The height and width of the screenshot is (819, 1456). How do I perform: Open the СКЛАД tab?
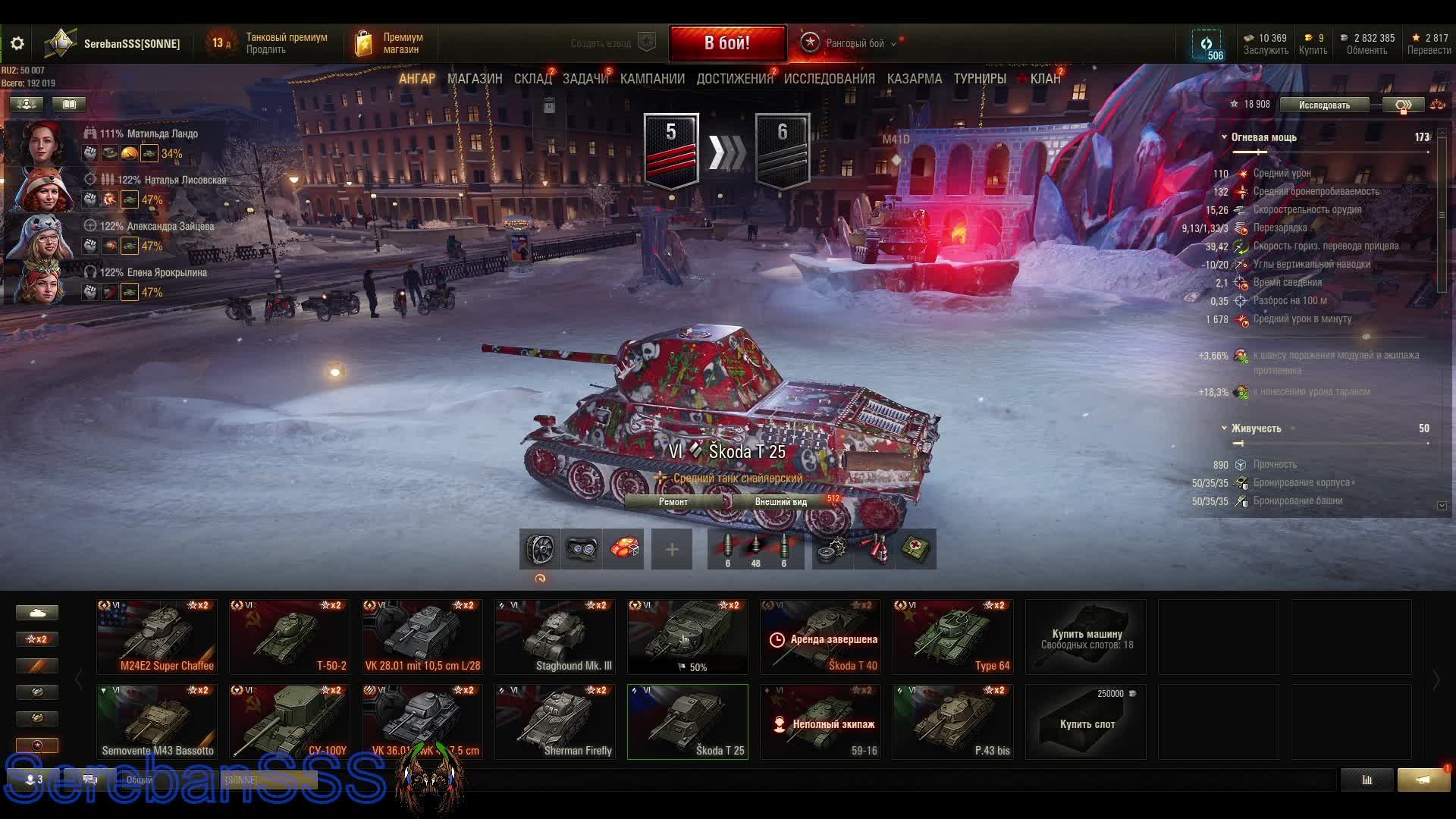[532, 79]
